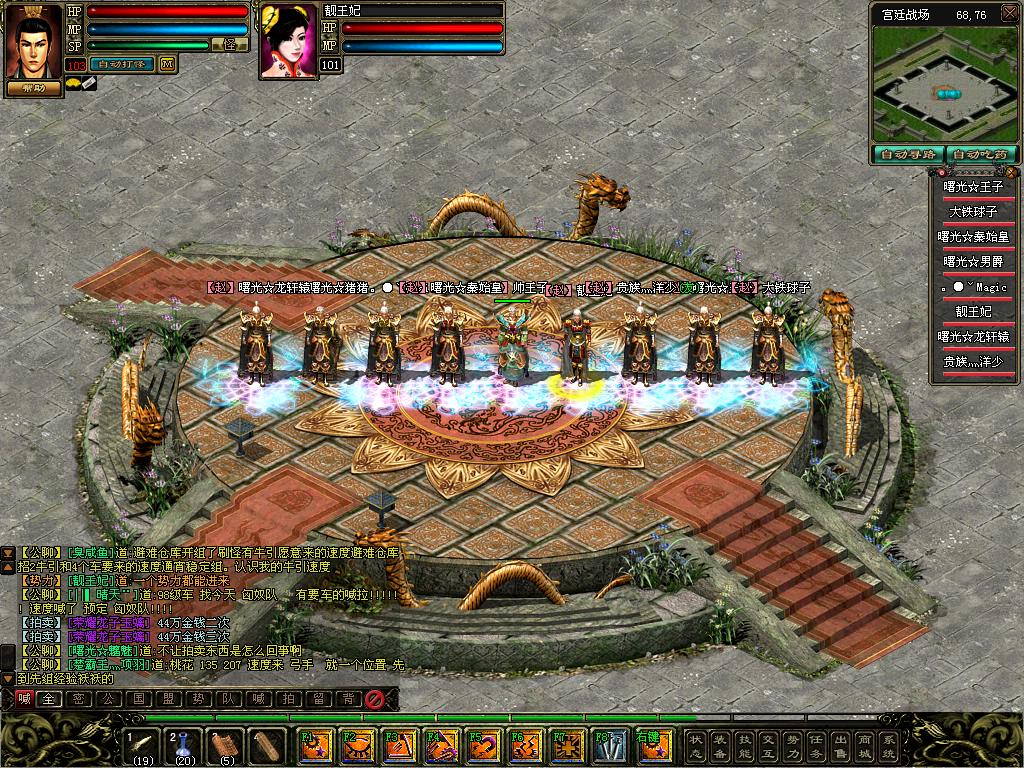Choose 贵族灬洋少 from the team list
The width and height of the screenshot is (1024, 768).
[x=973, y=361]
